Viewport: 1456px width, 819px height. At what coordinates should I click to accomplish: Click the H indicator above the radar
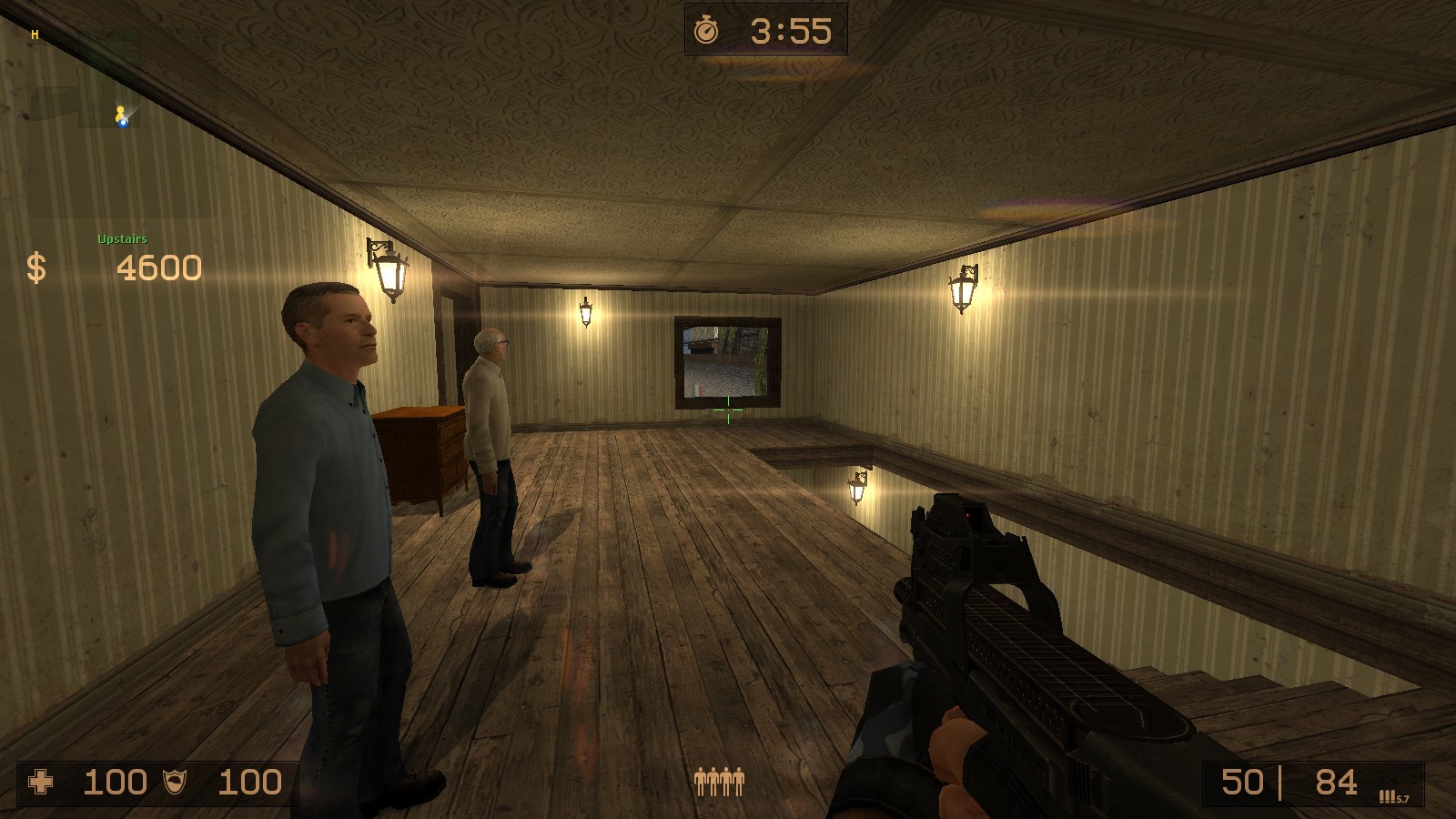[35, 34]
